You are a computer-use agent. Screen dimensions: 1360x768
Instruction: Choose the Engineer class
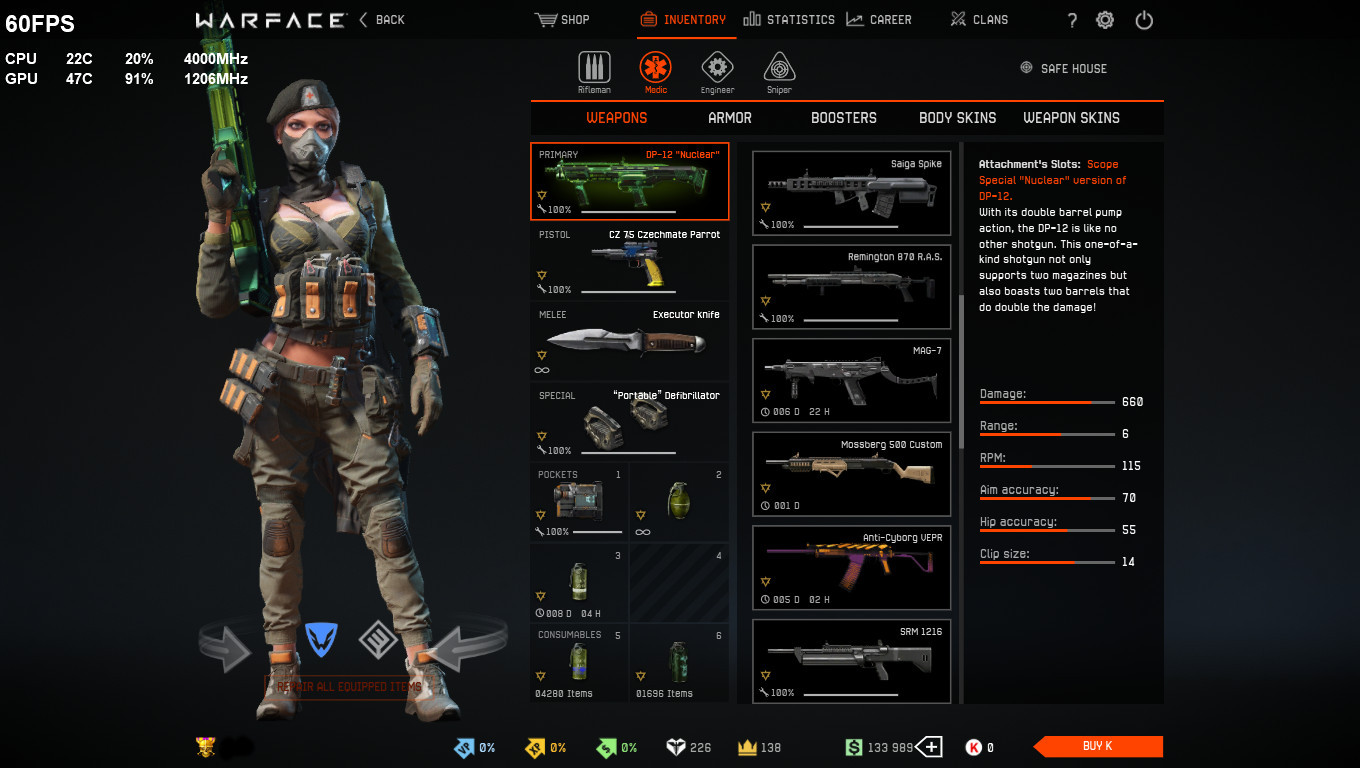(717, 70)
